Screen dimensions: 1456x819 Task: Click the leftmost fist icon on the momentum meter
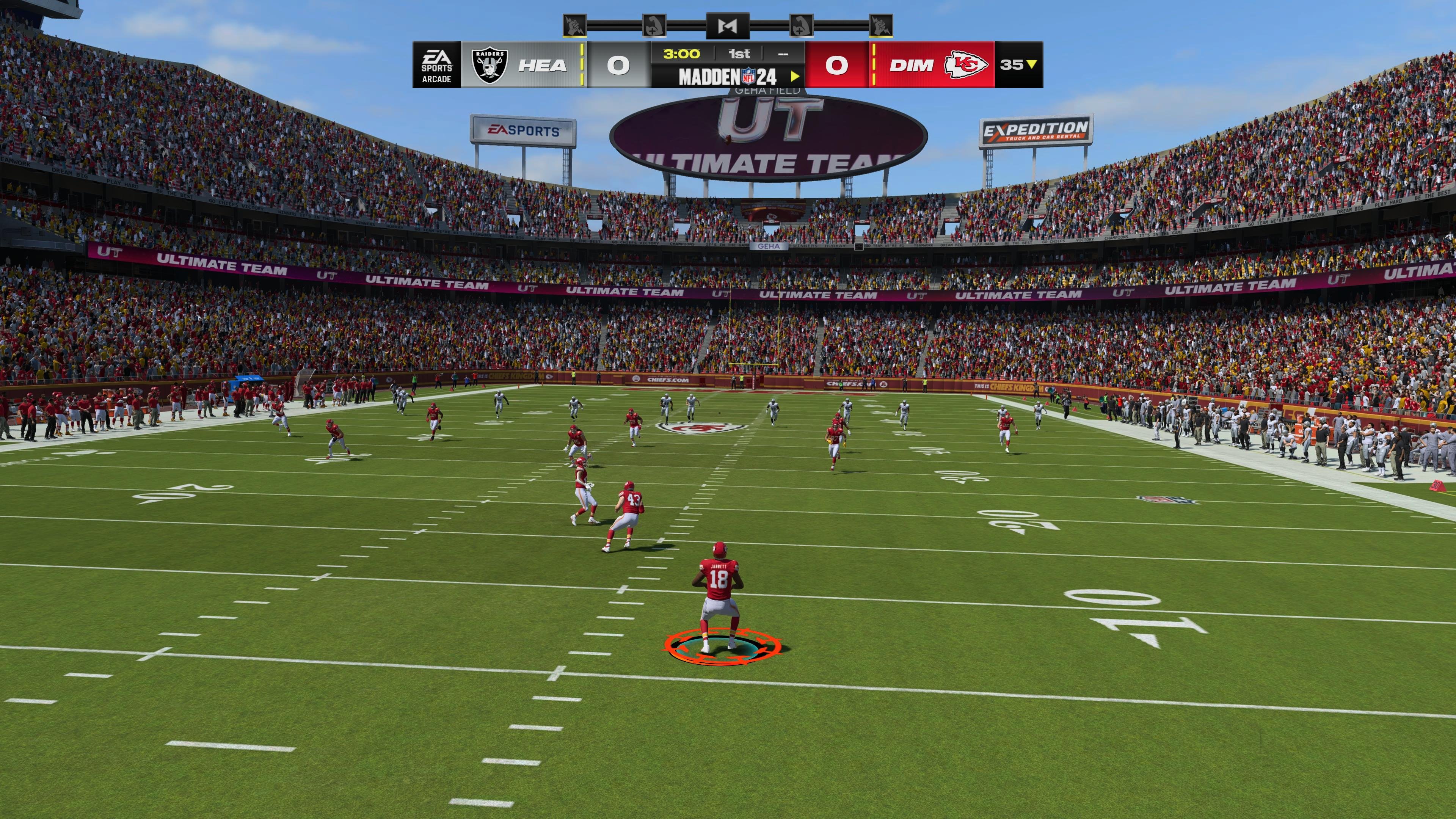click(574, 25)
